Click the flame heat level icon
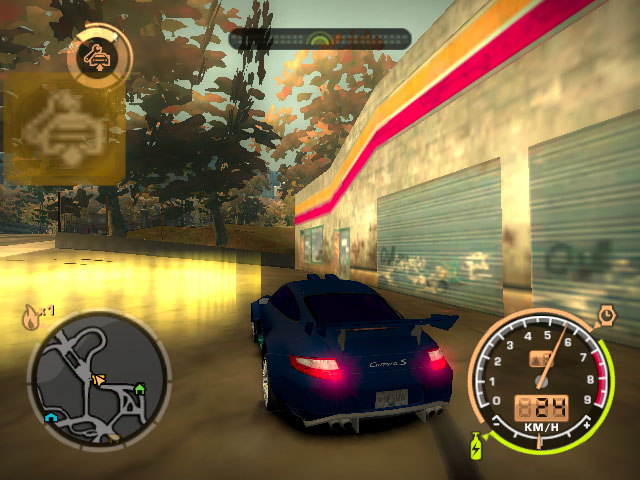This screenshot has width=640, height=480. (31, 319)
